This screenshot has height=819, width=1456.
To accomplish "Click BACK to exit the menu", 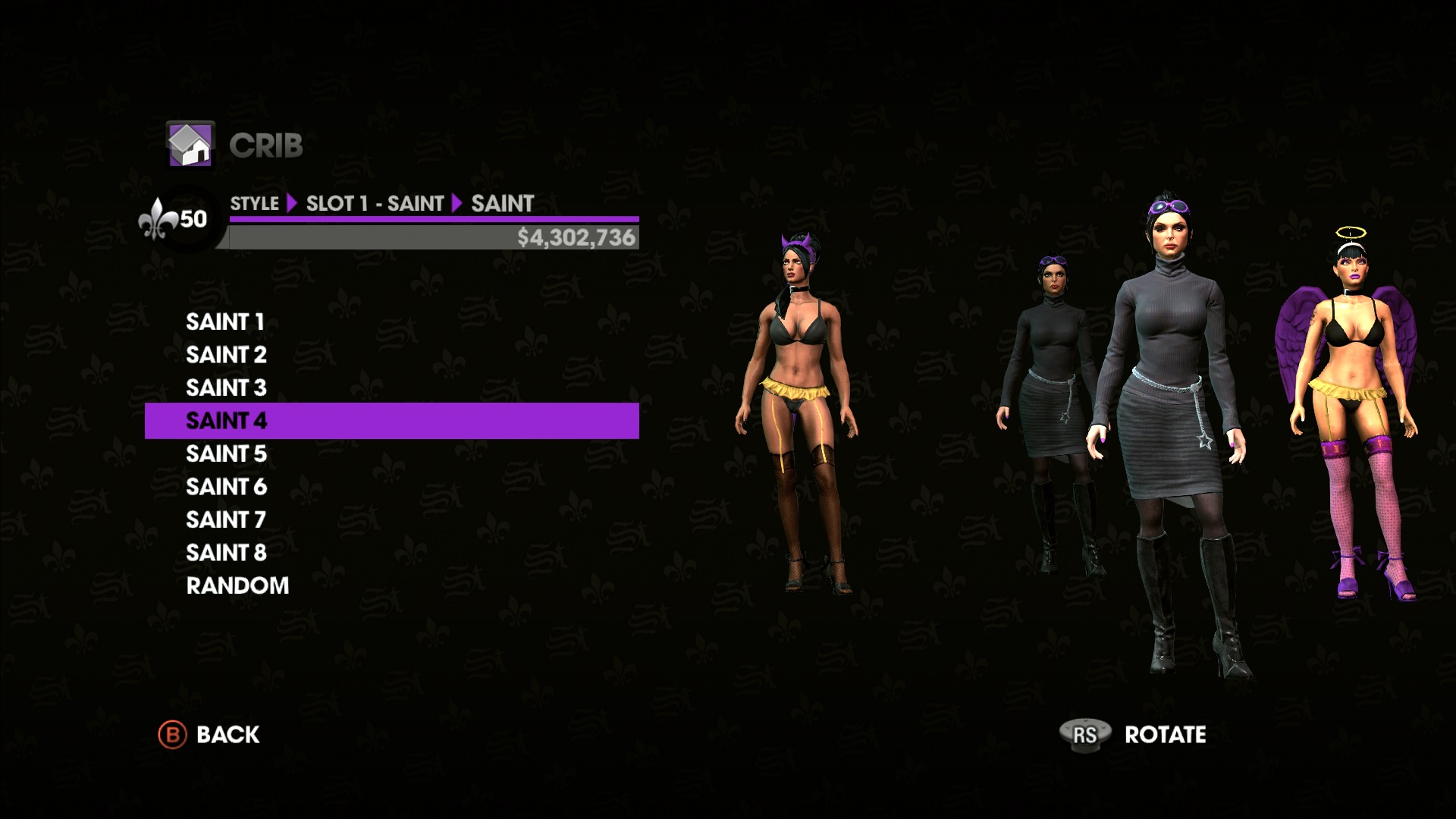I will pyautogui.click(x=226, y=734).
